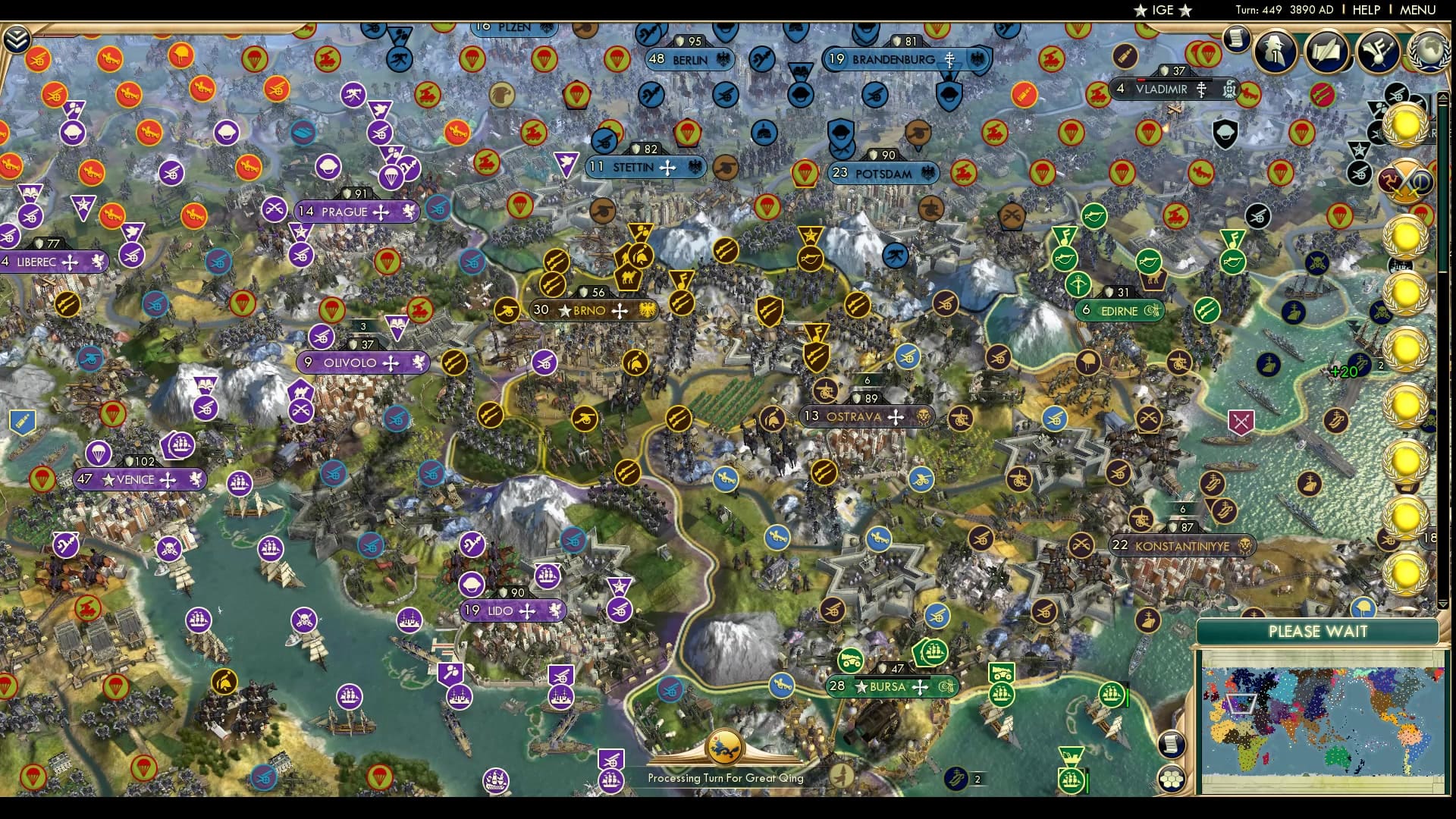Click the crescent religion icon on the Bursa banner
The width and height of the screenshot is (1456, 819).
(x=947, y=687)
